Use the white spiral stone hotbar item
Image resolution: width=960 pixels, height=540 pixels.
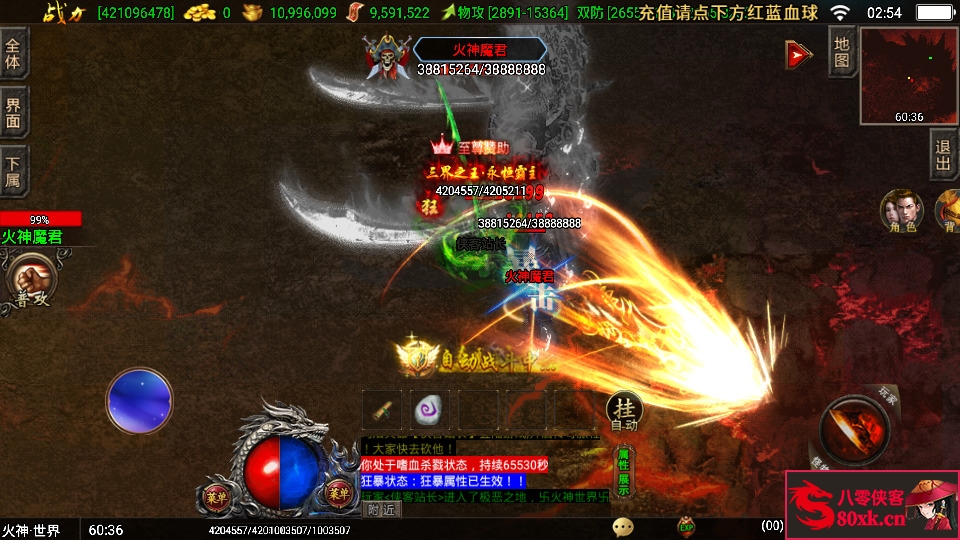click(430, 409)
